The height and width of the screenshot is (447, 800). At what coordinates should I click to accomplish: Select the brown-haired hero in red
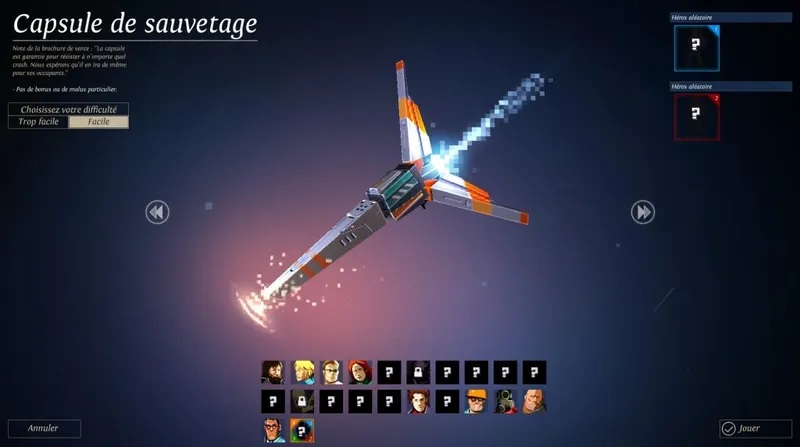click(419, 402)
